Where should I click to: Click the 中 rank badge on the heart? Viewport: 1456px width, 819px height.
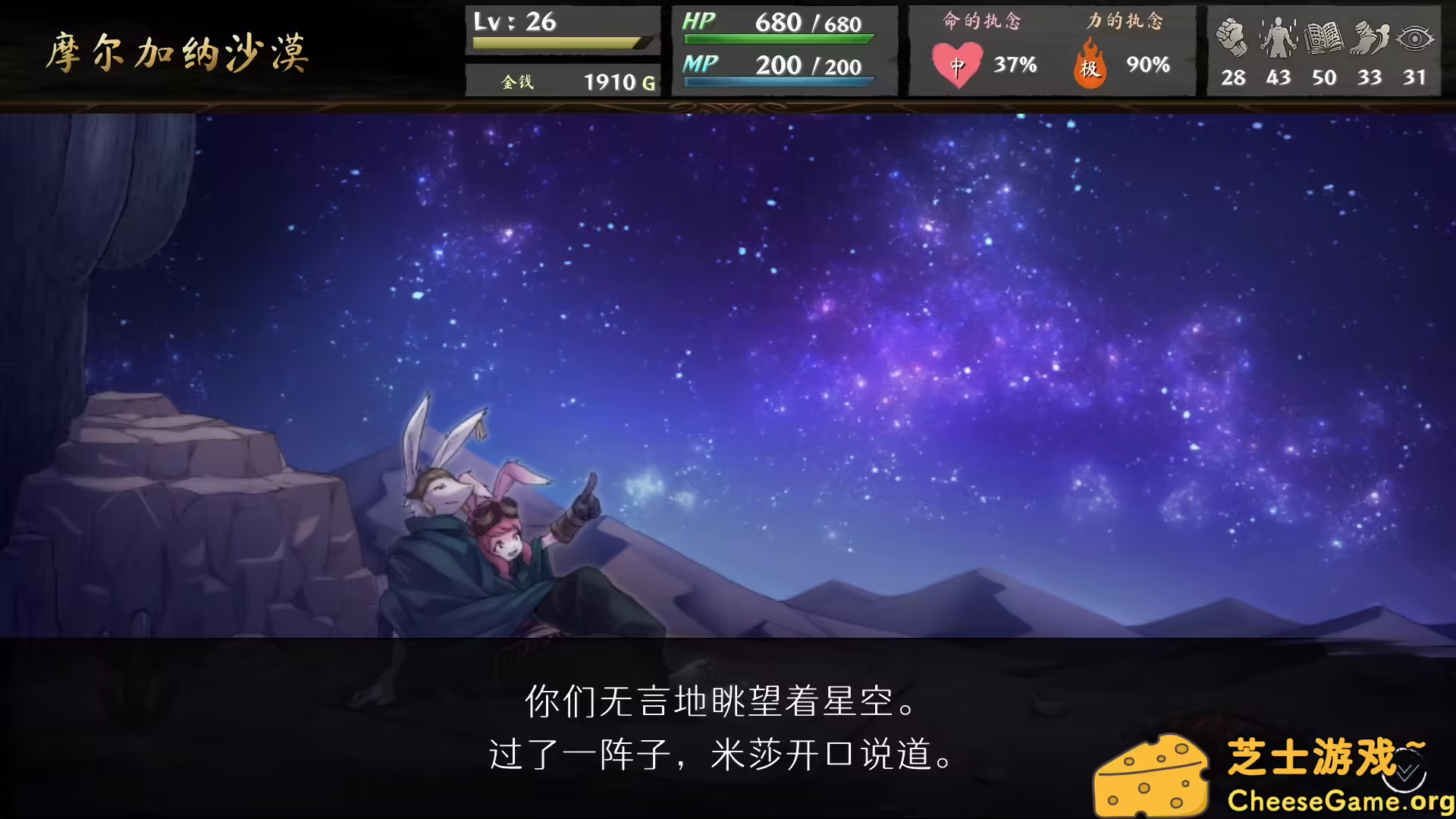959,68
